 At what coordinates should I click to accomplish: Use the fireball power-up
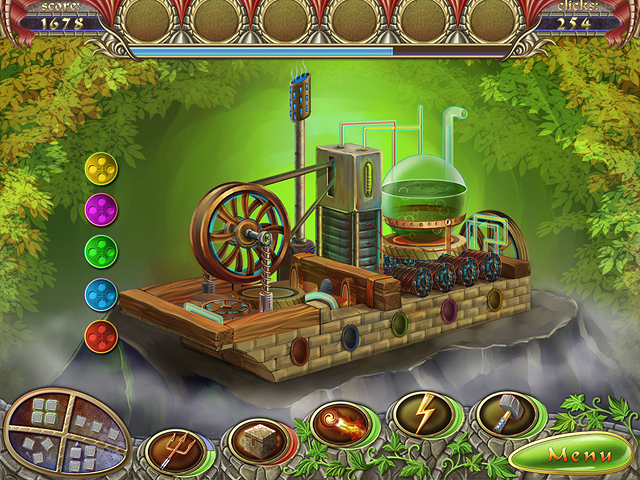[338, 422]
